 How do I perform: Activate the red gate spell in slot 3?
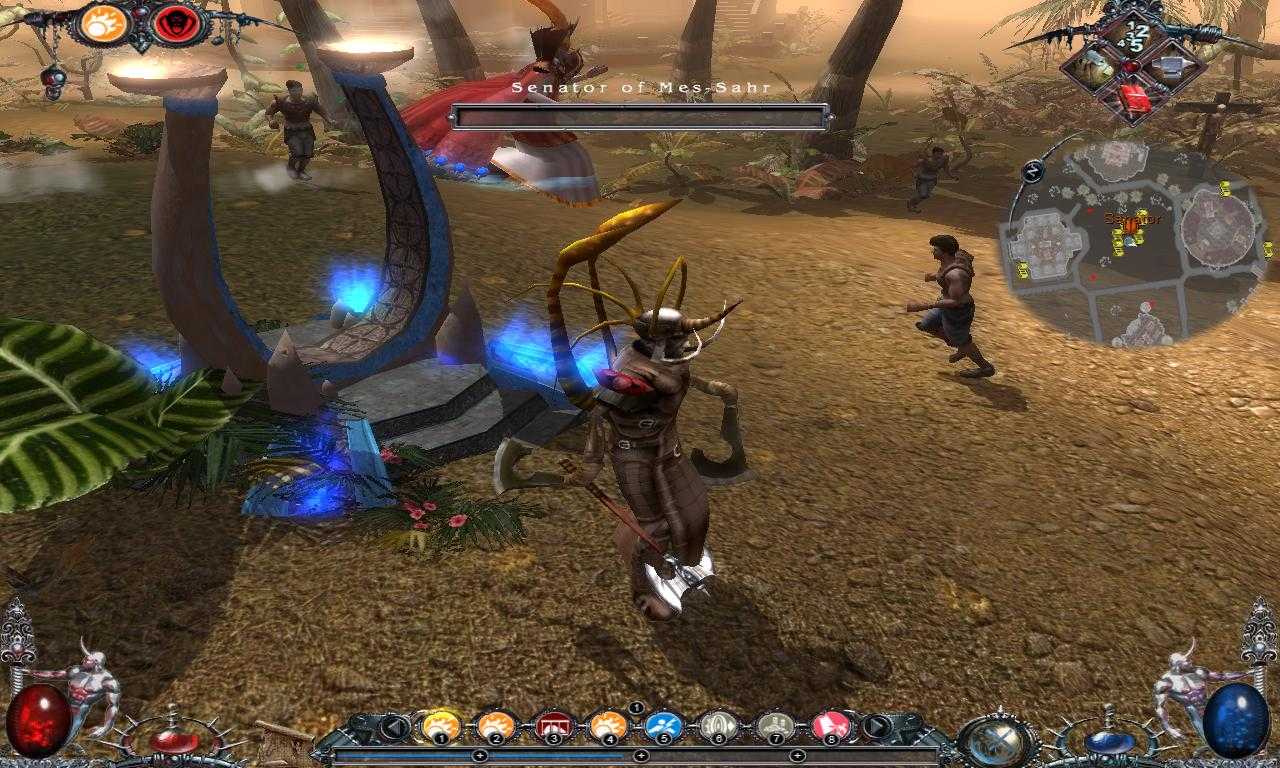pos(552,726)
